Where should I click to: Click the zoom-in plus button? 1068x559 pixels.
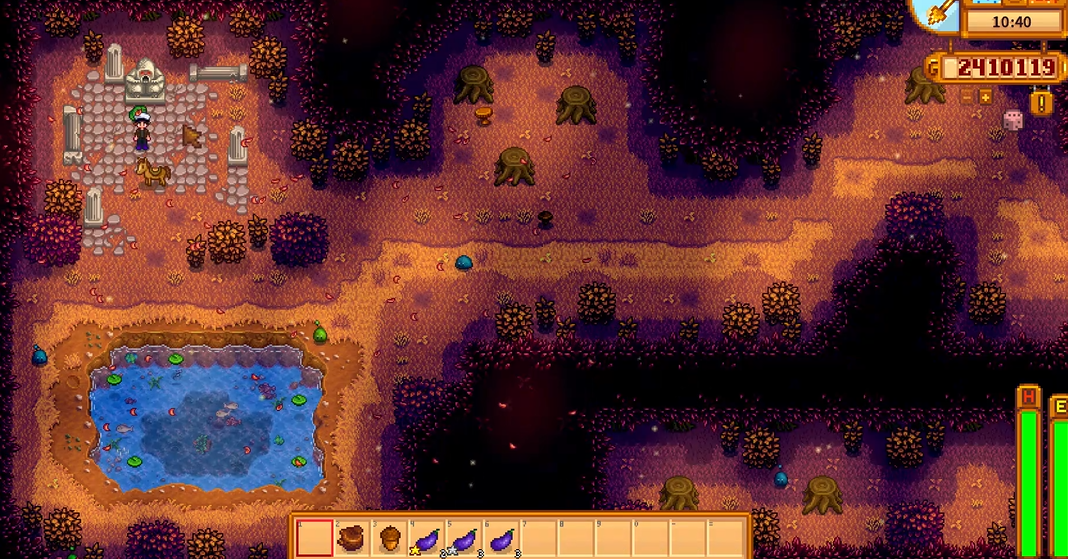click(985, 97)
